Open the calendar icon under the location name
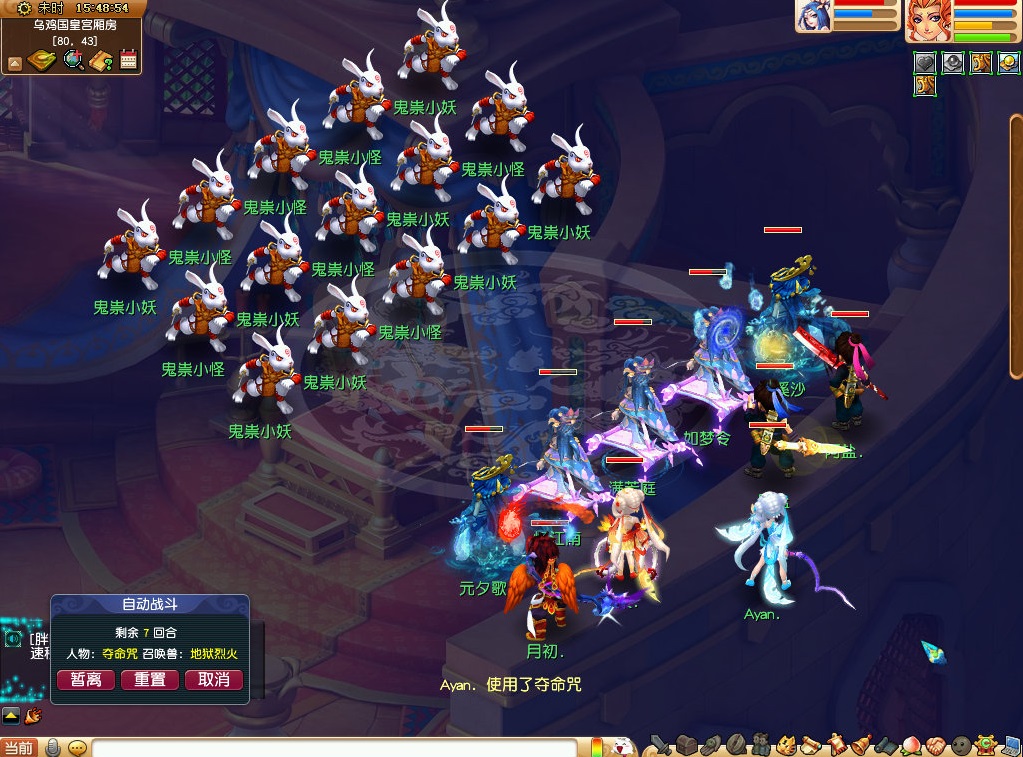Screen dimensions: 1023x757 tap(128, 60)
